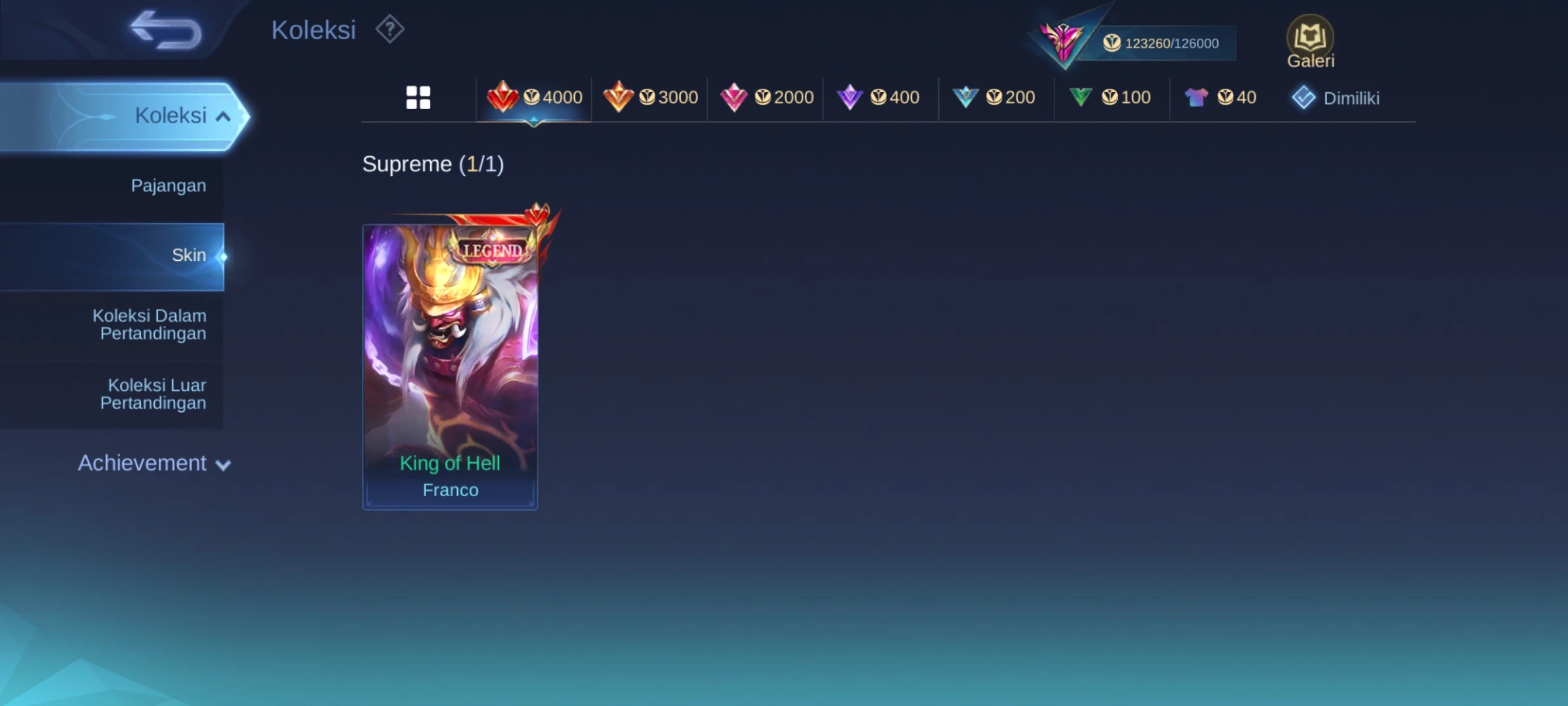Select the King of Hell Franco skin card
Viewport: 1568px width, 706px height.
point(450,366)
